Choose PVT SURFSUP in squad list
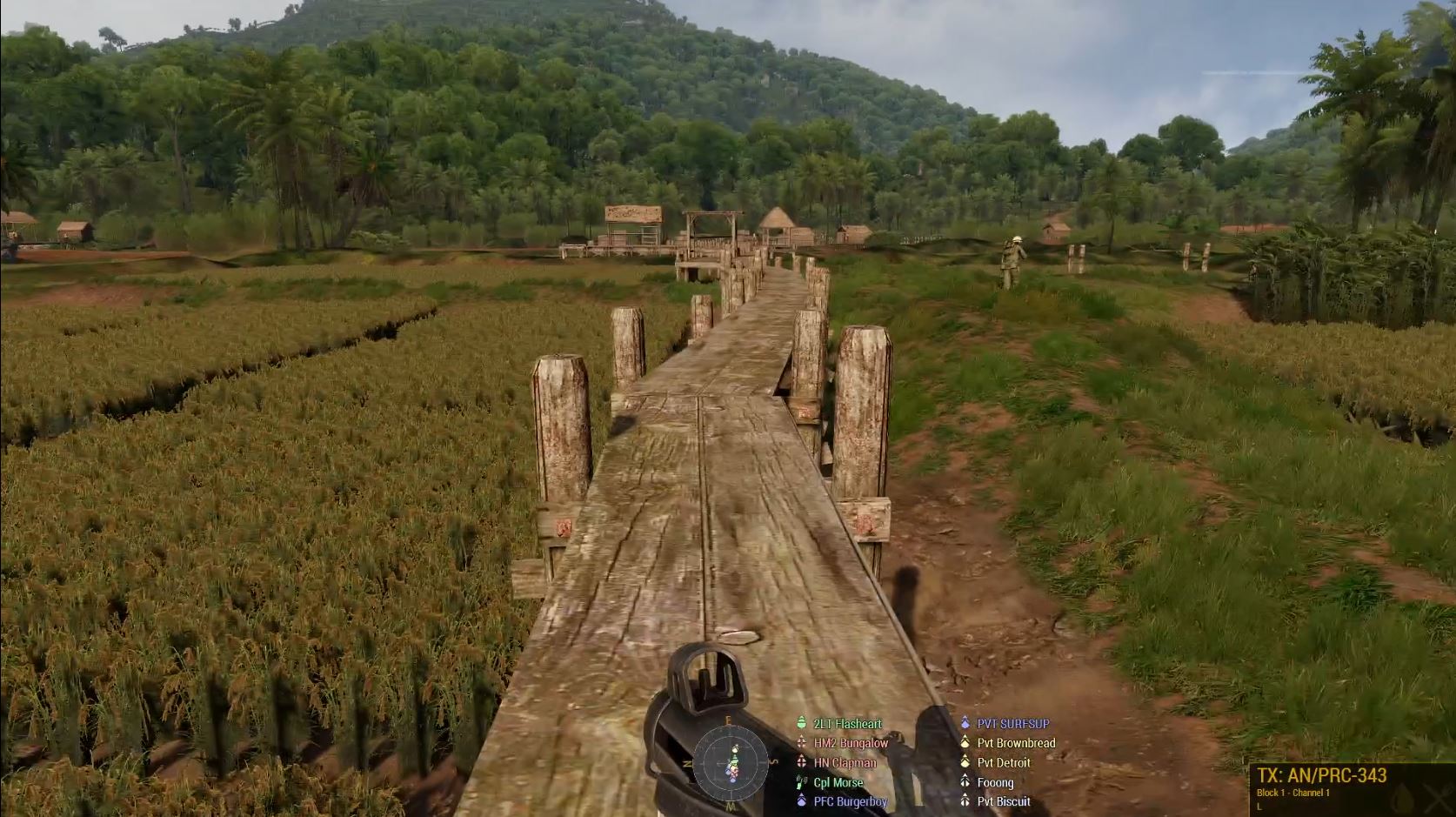 pyautogui.click(x=1012, y=724)
